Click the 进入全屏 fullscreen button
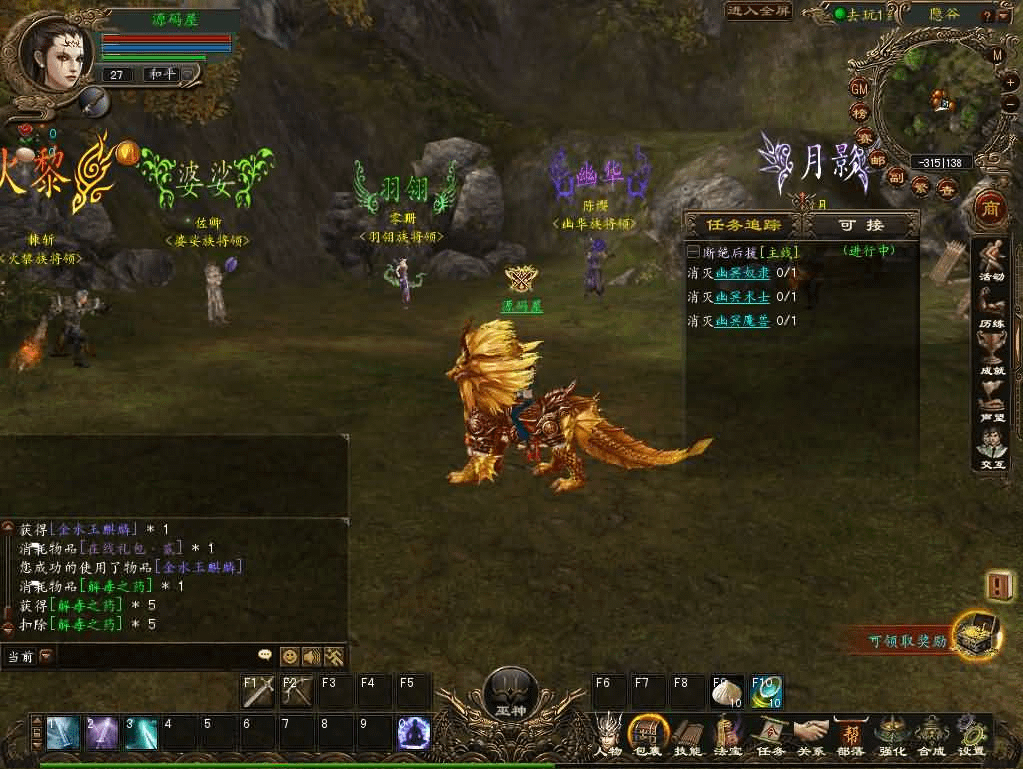 click(758, 11)
